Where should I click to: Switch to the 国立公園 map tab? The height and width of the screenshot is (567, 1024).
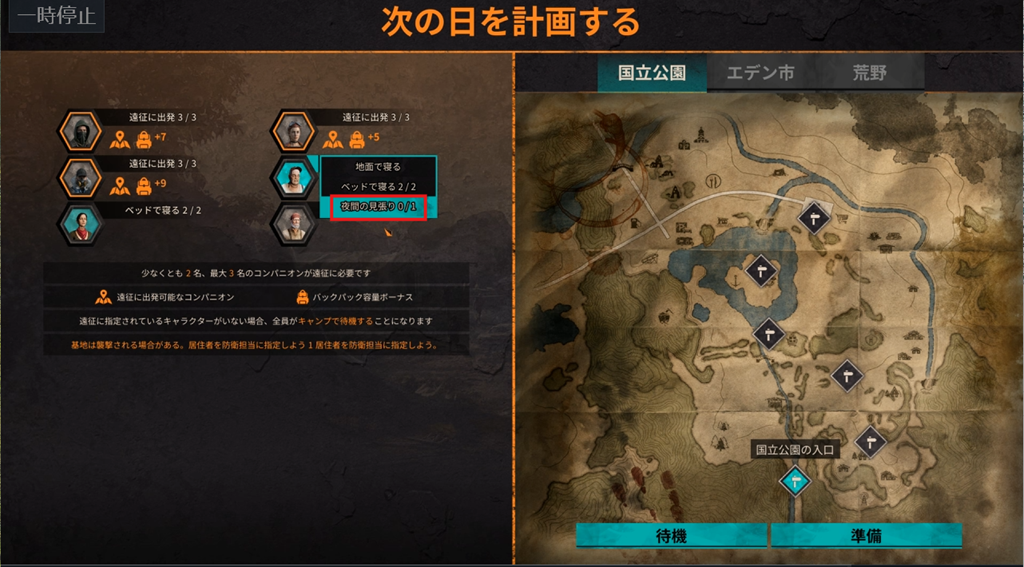[652, 73]
